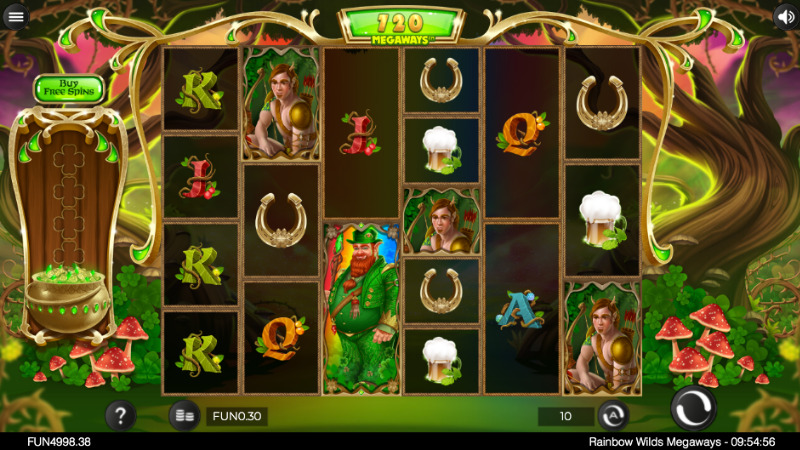Open the question mark help info
This screenshot has width=800, height=450.
tap(121, 415)
